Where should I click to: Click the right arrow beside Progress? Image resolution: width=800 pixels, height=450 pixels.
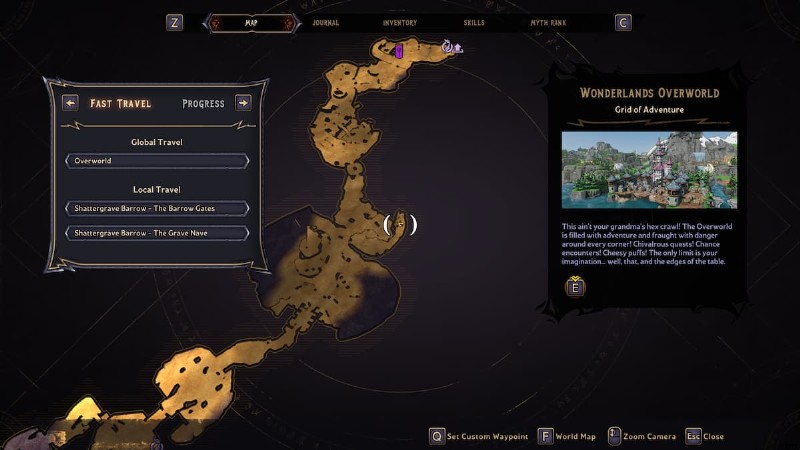pyautogui.click(x=243, y=102)
